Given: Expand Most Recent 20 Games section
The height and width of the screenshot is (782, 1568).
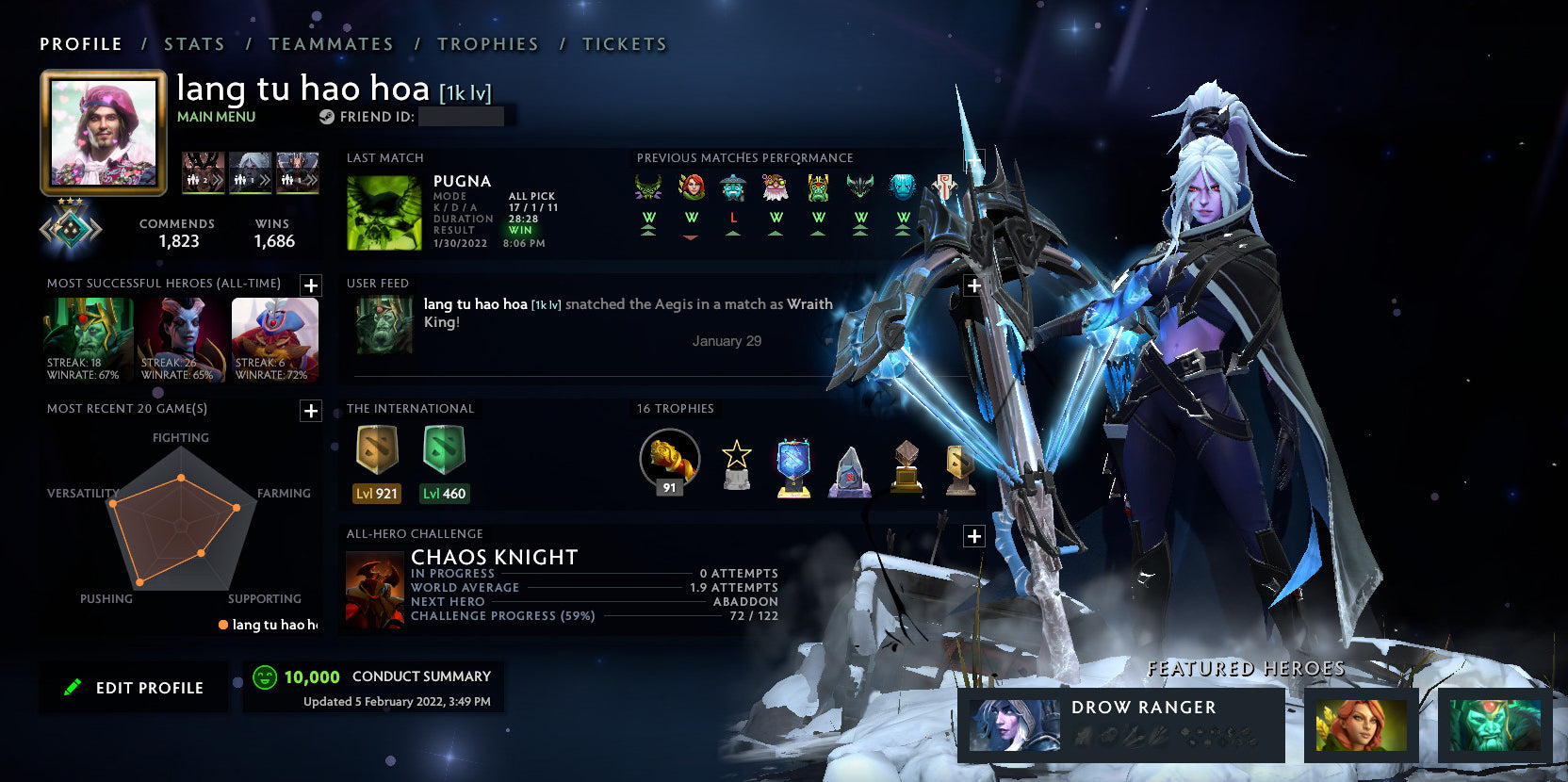Looking at the screenshot, I should 311,411.
